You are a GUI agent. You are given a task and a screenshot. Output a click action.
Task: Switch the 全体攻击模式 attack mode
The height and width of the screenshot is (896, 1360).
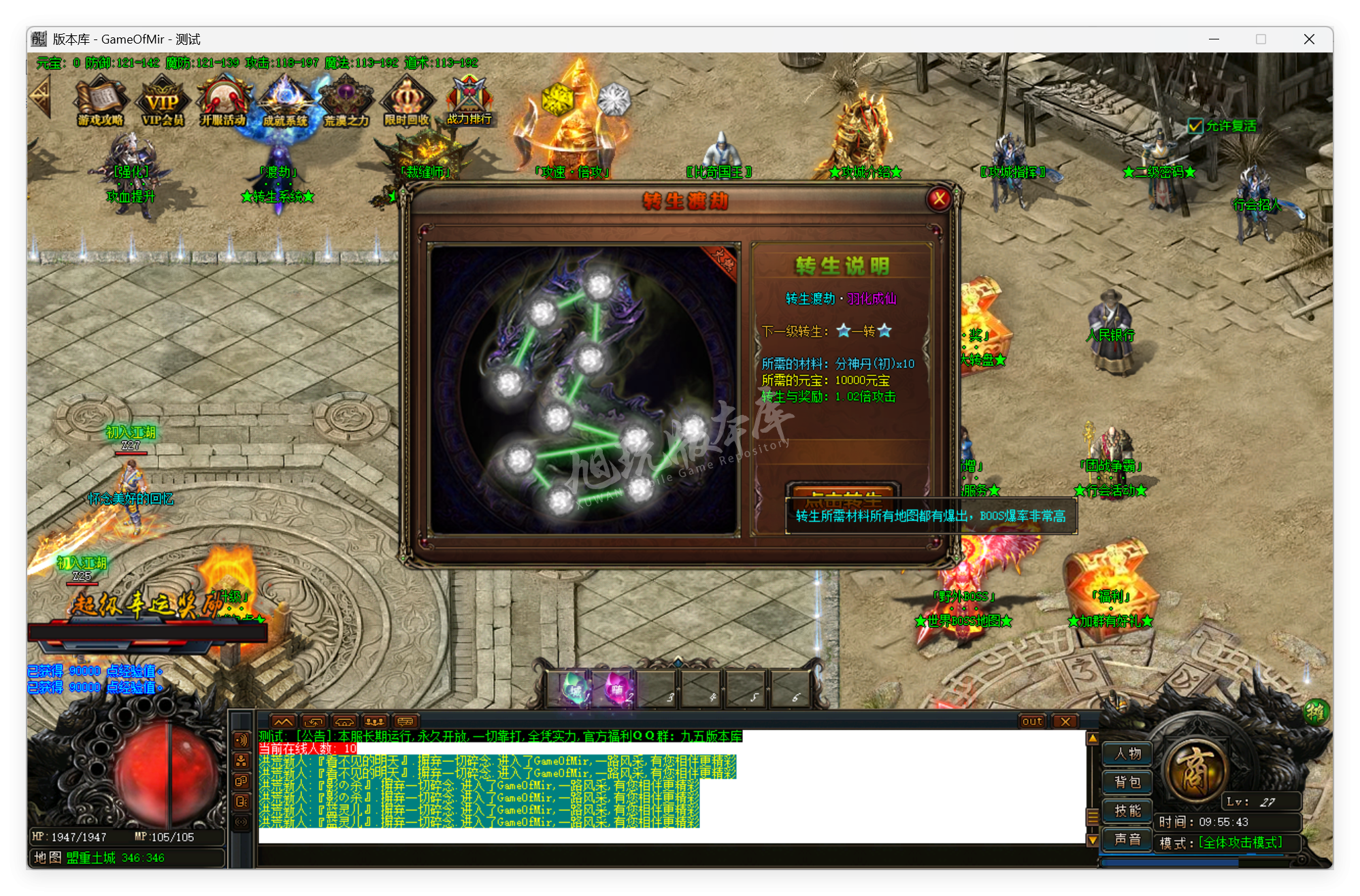tap(1240, 842)
